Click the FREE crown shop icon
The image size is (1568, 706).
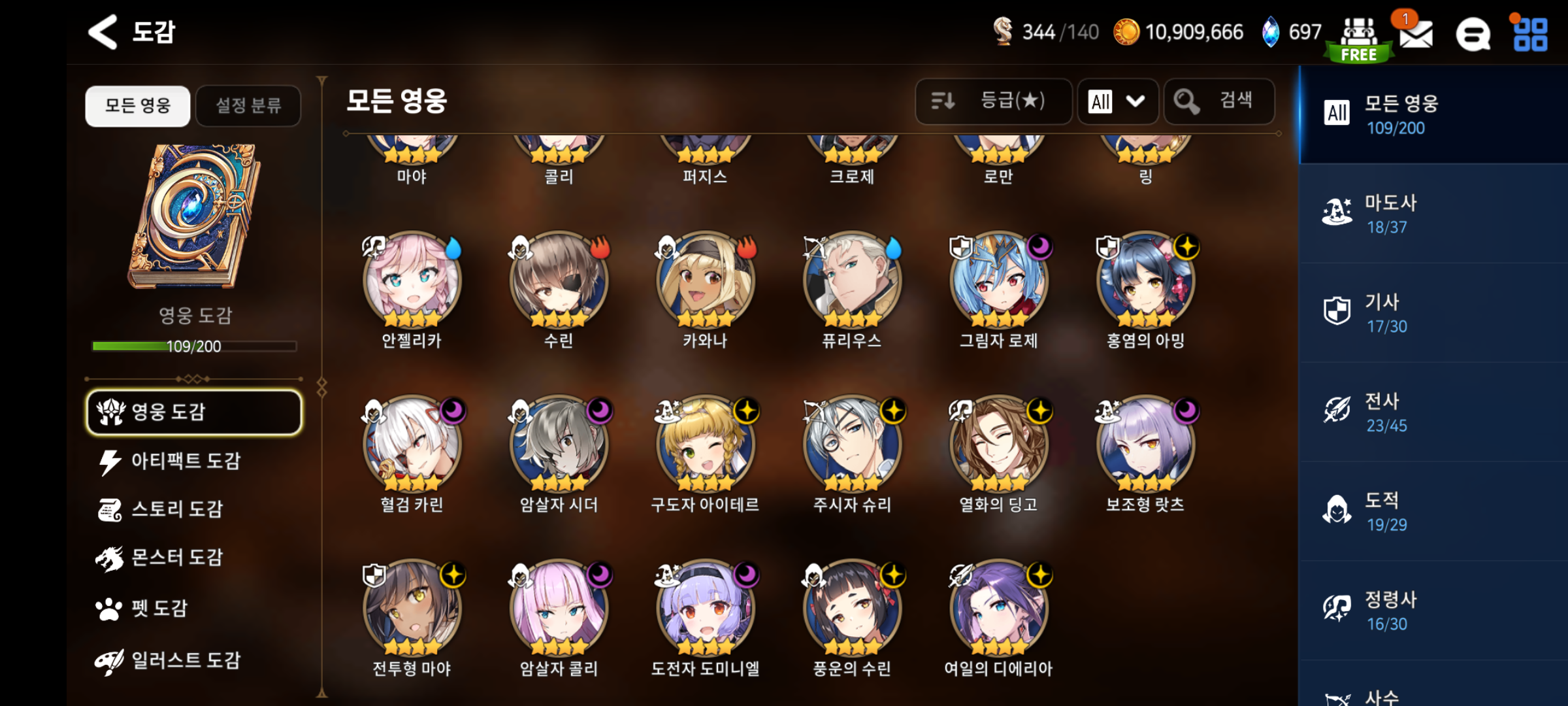pyautogui.click(x=1358, y=33)
